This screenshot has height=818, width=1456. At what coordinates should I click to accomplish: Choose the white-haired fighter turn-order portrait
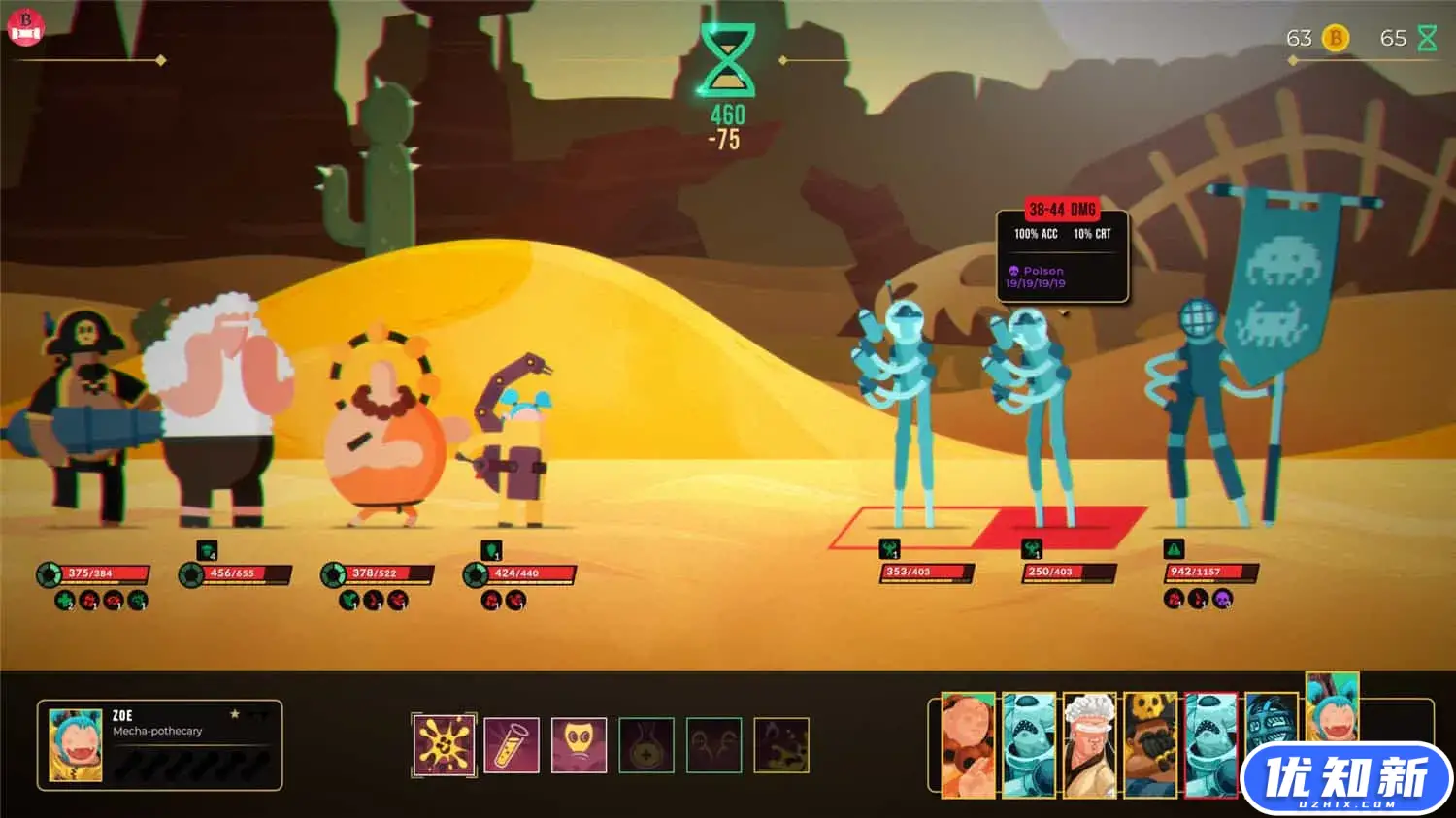tap(1089, 743)
